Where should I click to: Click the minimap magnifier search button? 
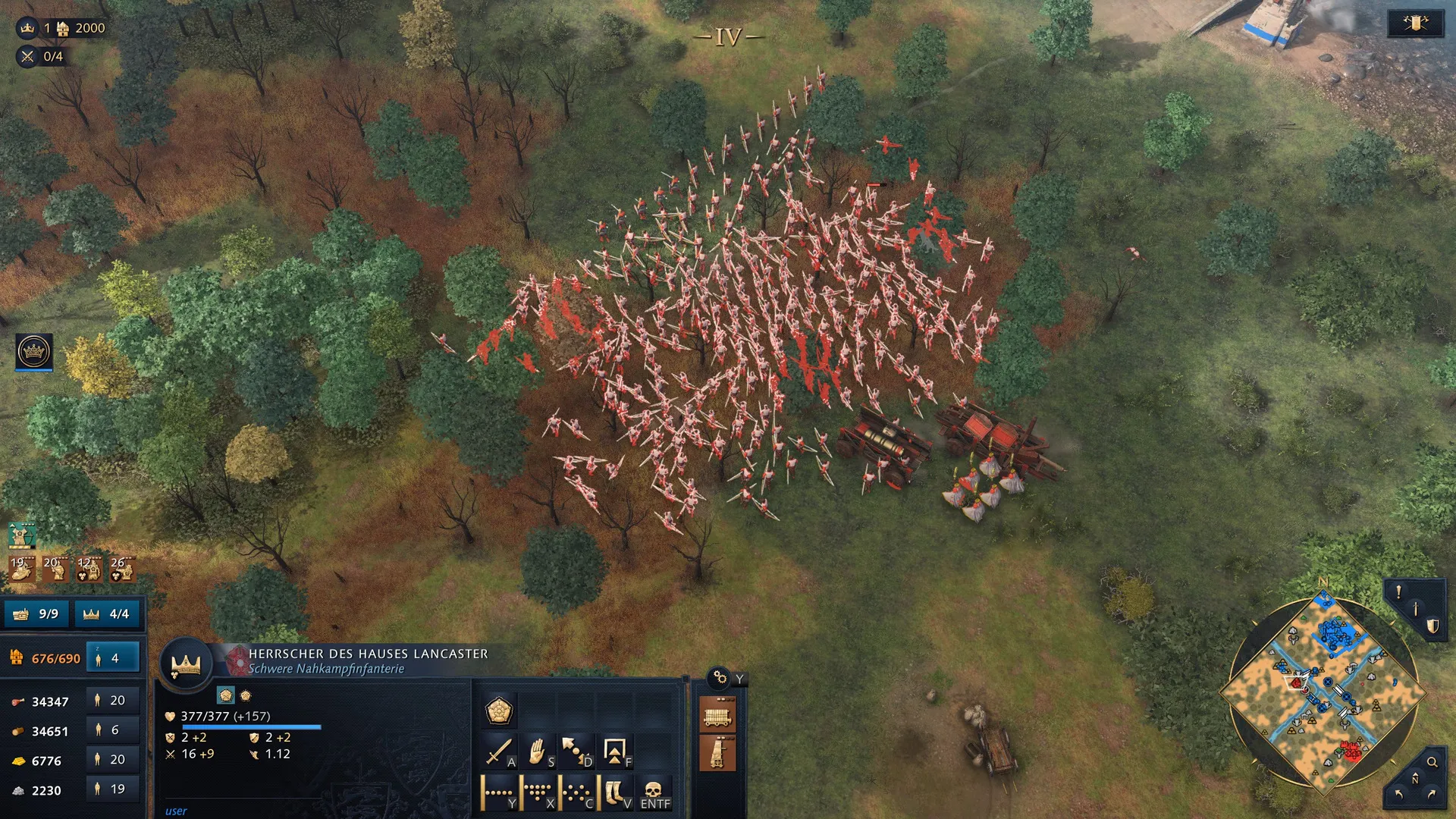coord(1432,762)
